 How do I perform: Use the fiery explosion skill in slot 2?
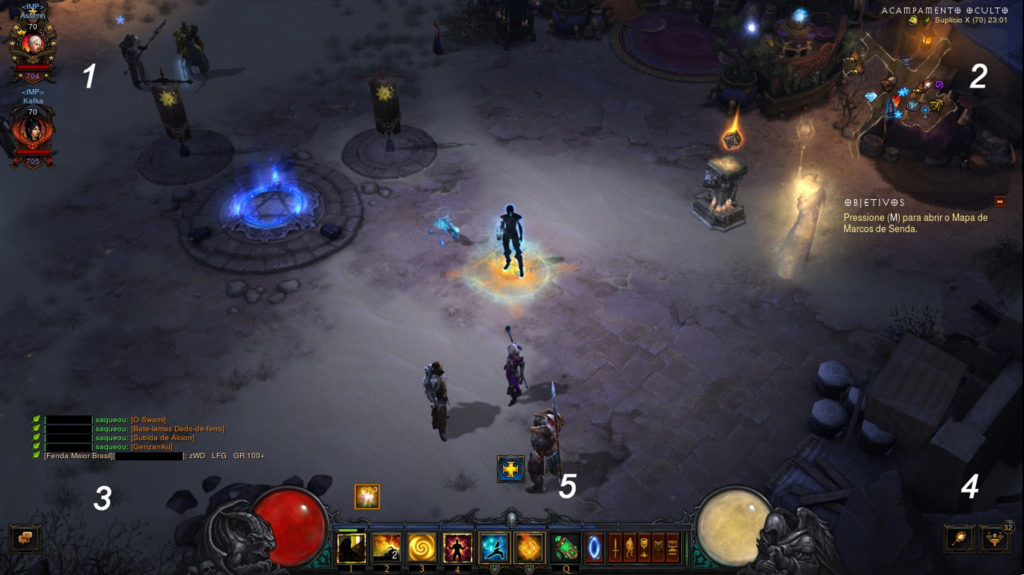[x=386, y=547]
